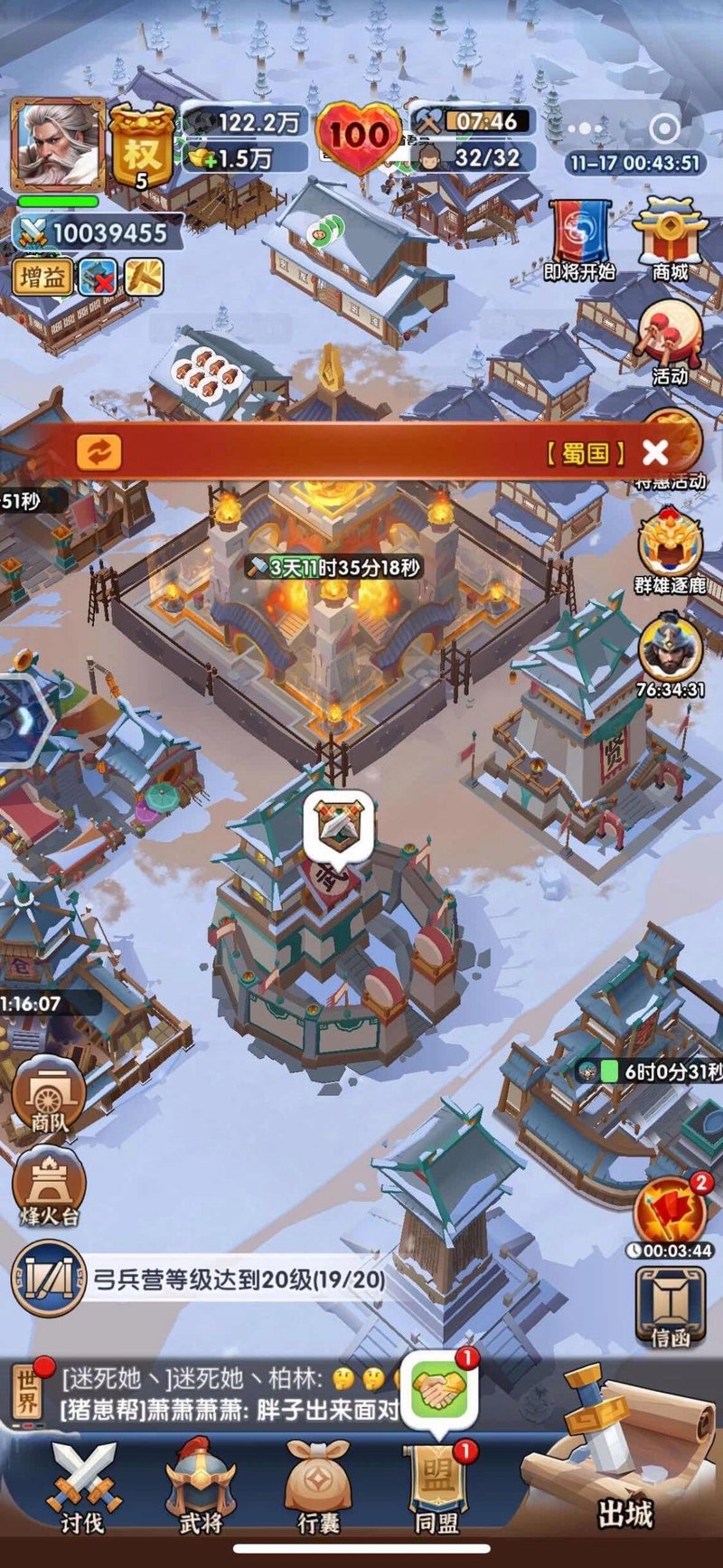
Task: Open the 信函 mail
Action: click(671, 1307)
